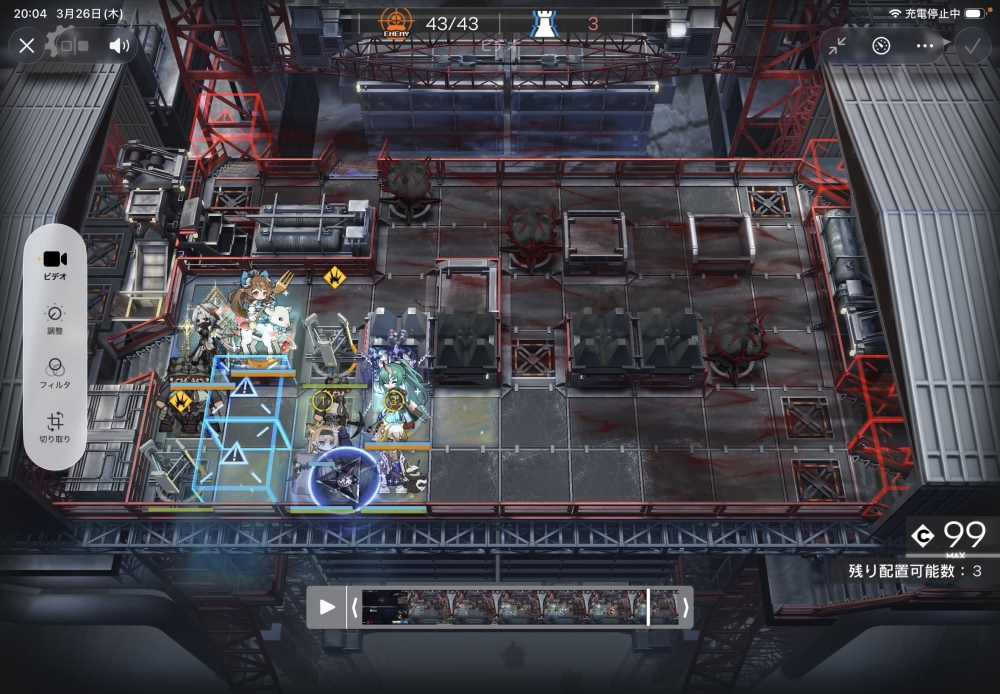The width and height of the screenshot is (1000, 694).
Task: Switch to the 調整 adjust tool
Action: pos(55,319)
